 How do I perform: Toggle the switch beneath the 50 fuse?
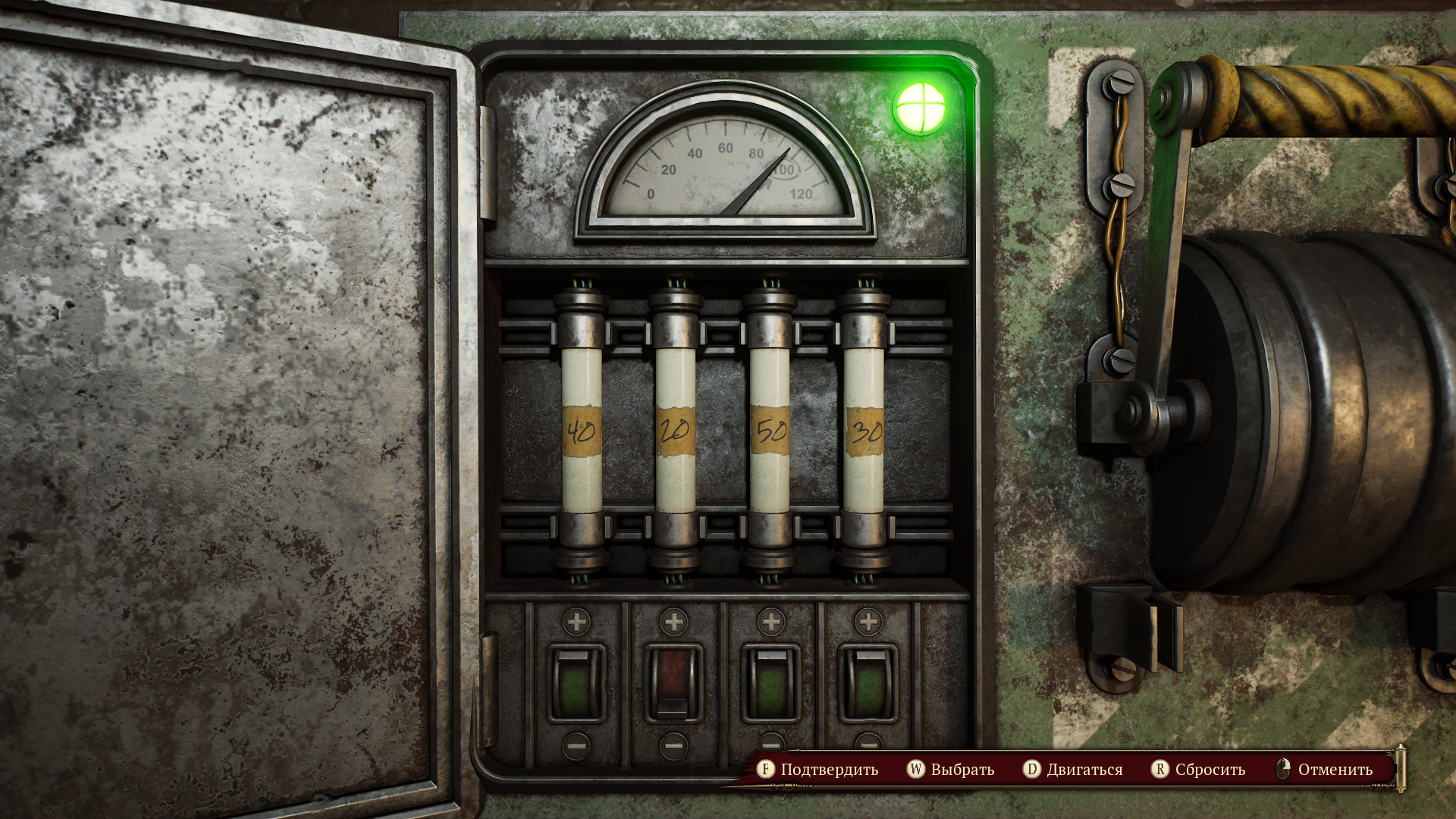pyautogui.click(x=770, y=684)
